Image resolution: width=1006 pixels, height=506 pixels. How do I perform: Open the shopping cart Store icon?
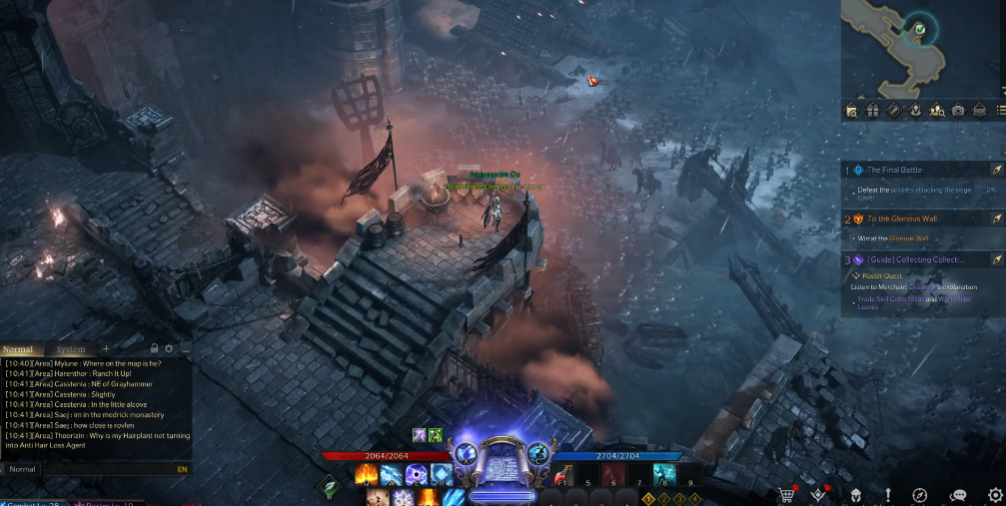[x=787, y=494]
